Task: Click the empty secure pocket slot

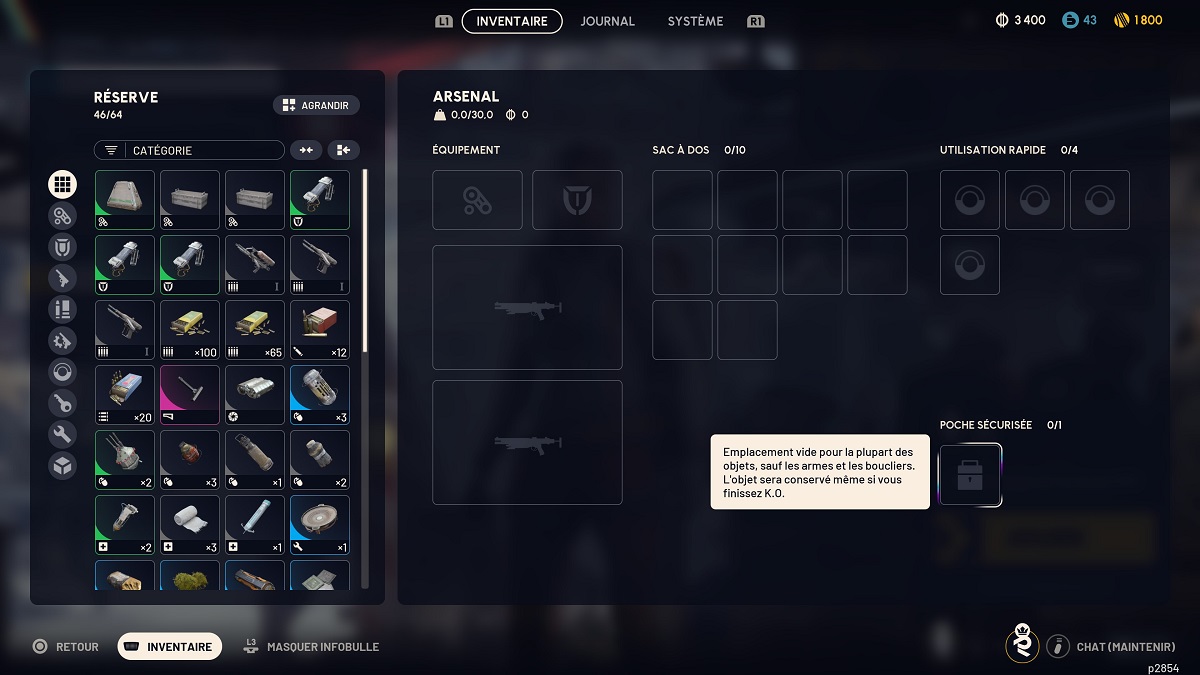Action: [x=970, y=475]
